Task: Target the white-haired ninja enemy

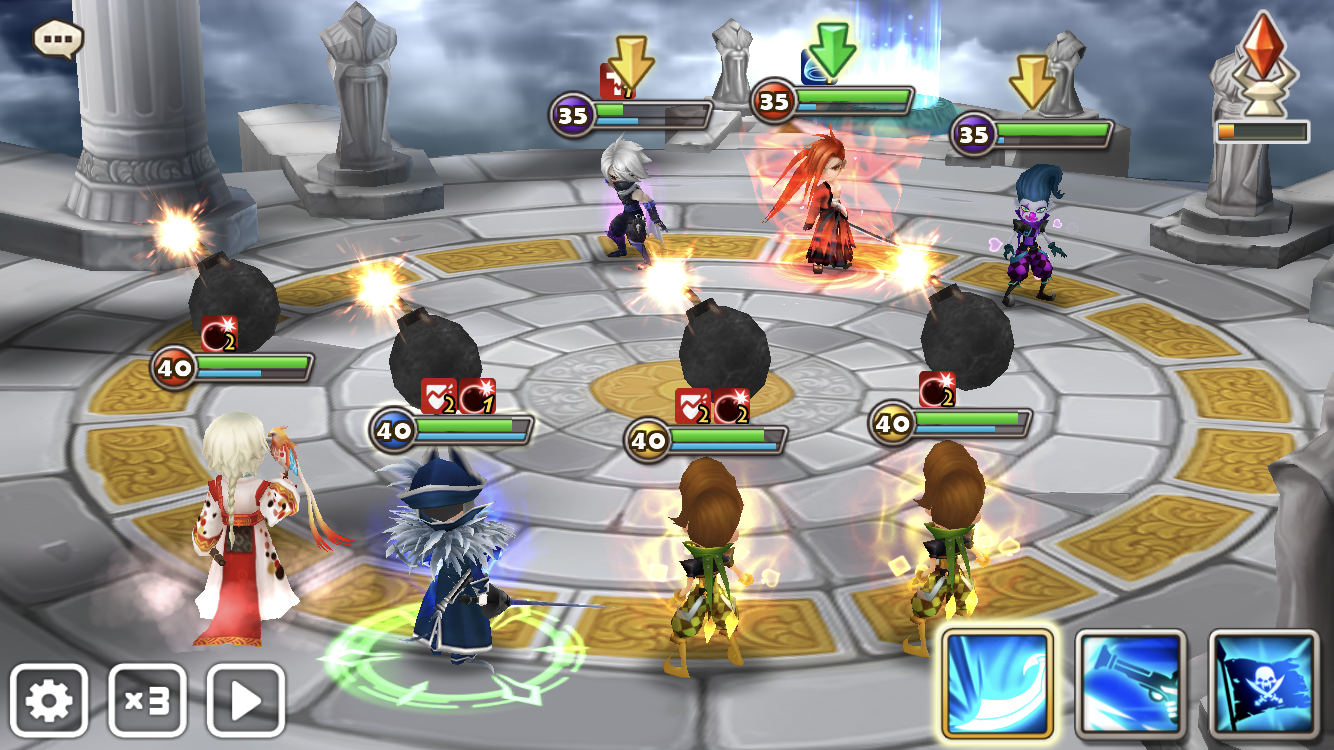Action: click(x=628, y=203)
